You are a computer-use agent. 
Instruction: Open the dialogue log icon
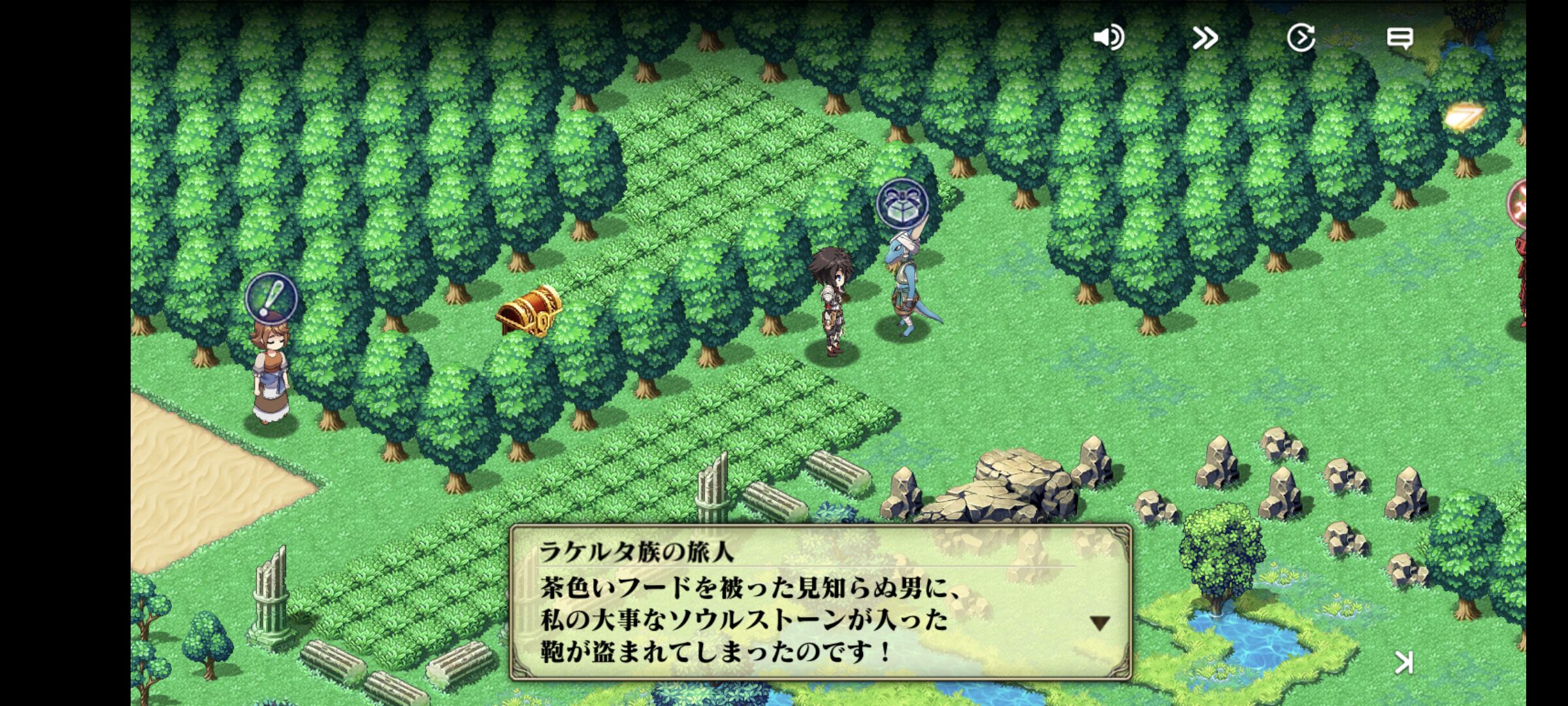(1399, 38)
